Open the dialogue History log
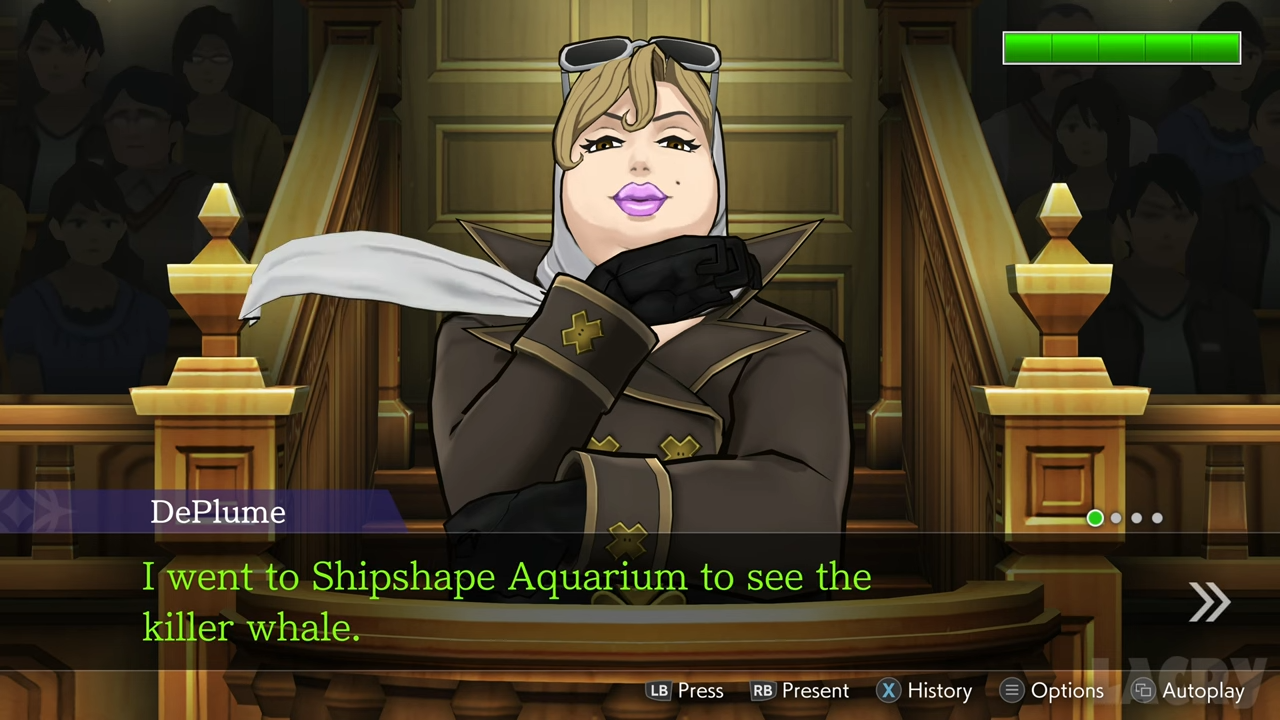This screenshot has height=720, width=1280. 925,691
